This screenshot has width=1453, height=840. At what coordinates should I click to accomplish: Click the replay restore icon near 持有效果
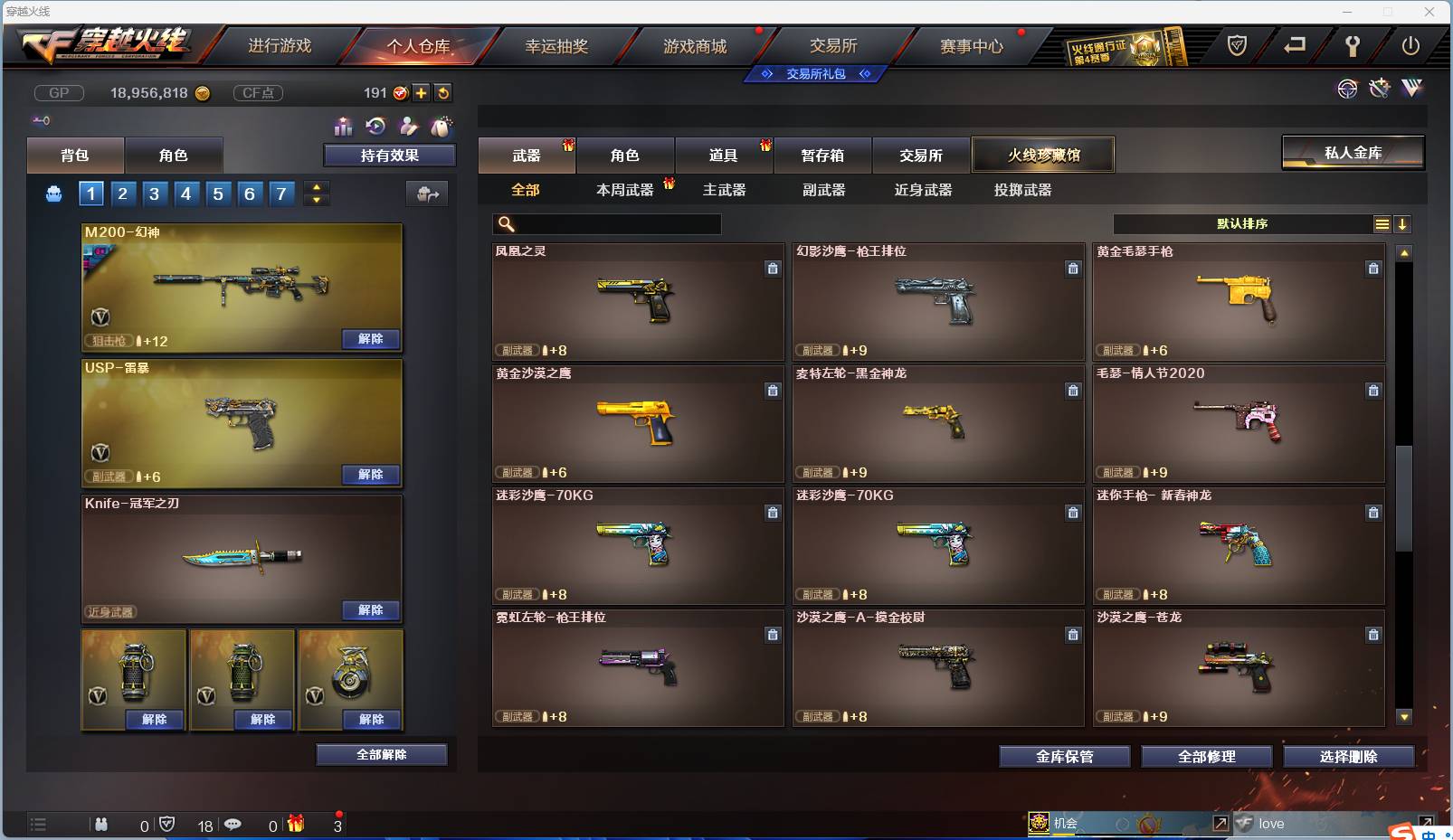375,127
